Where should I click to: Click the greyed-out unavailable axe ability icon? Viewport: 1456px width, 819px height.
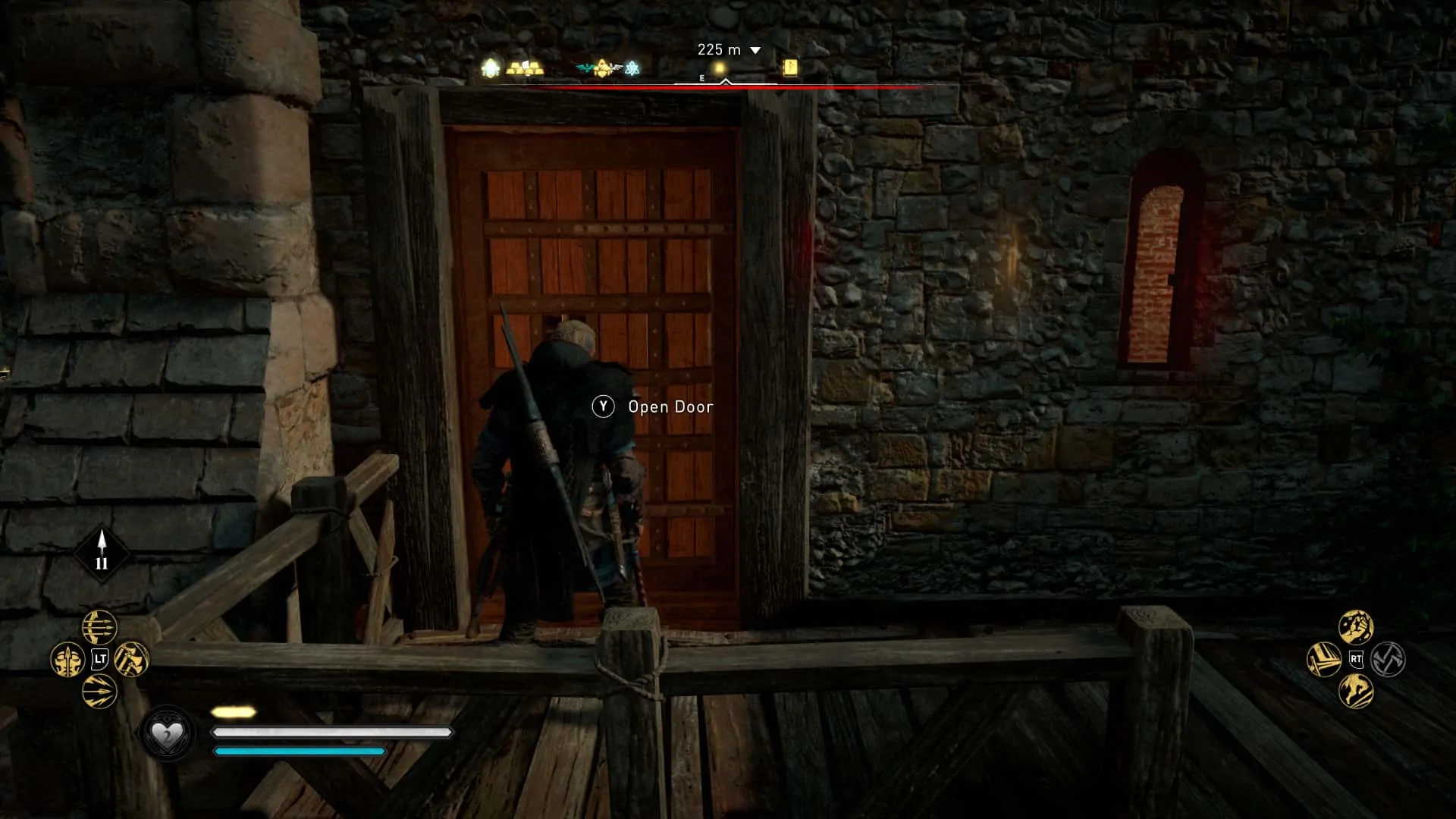point(1388,660)
